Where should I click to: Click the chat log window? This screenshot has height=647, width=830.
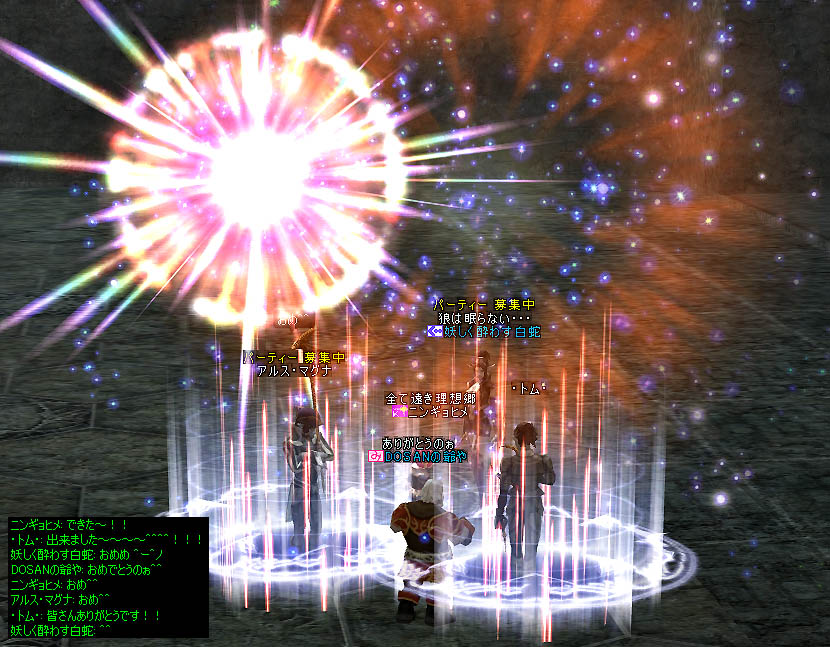click(x=107, y=577)
